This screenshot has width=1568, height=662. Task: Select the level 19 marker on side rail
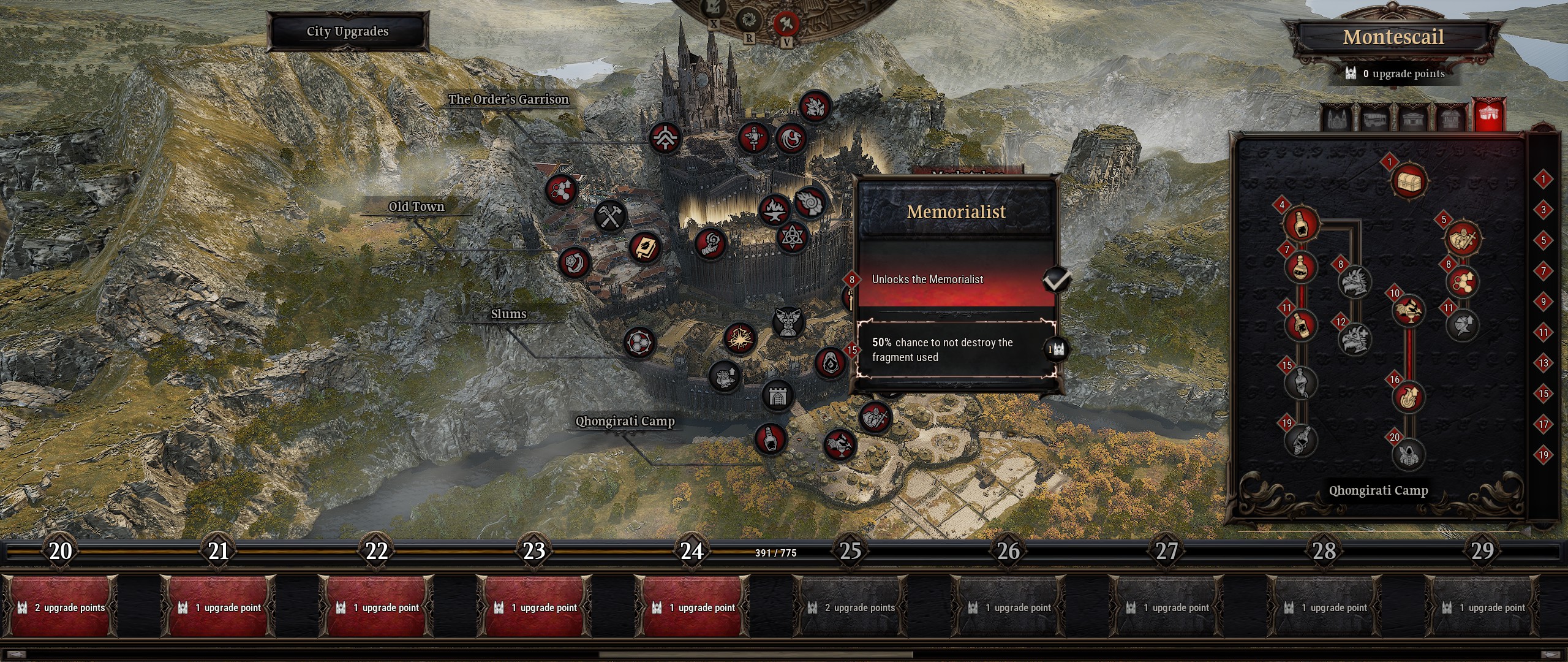[x=1543, y=455]
